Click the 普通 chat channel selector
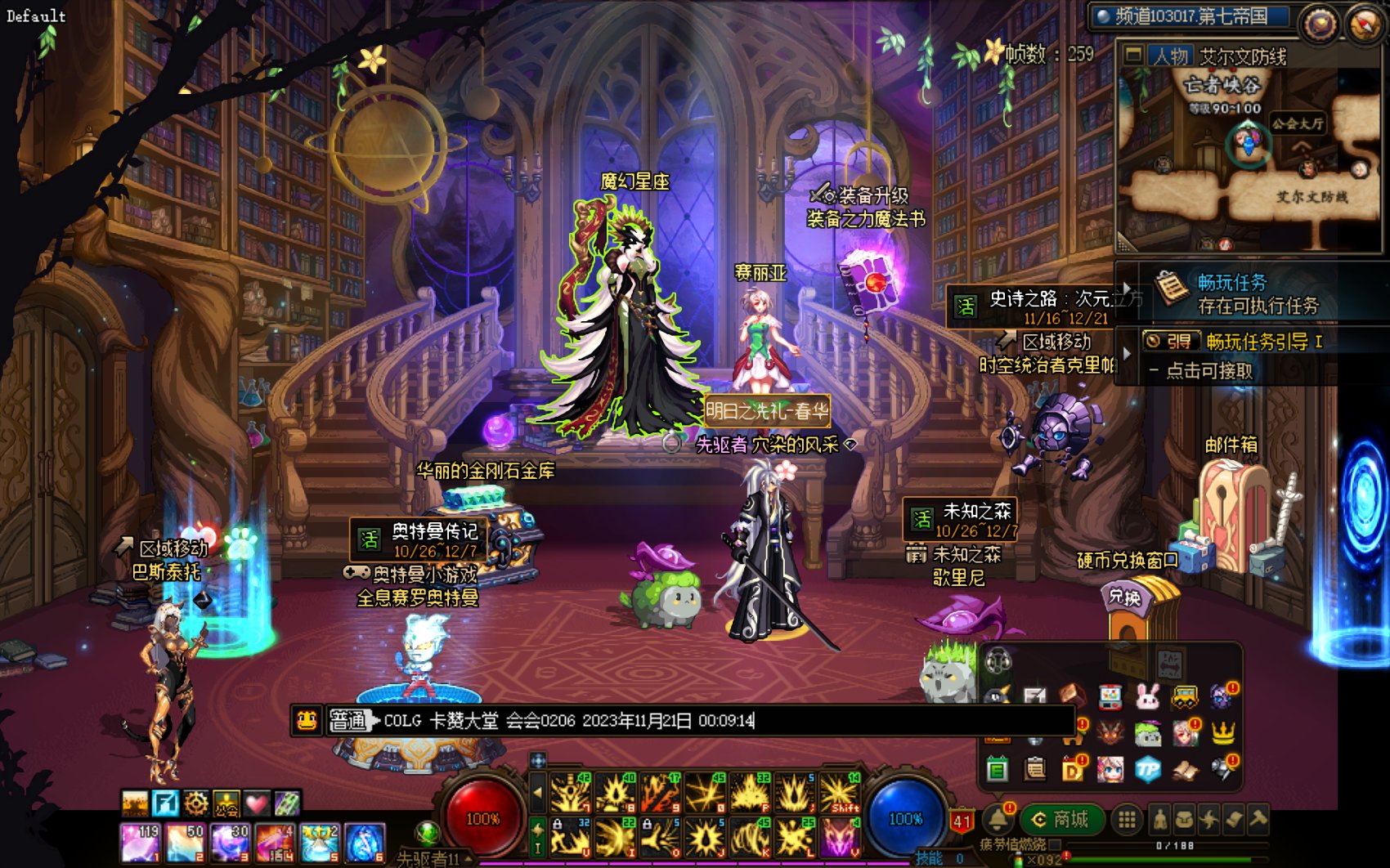The width and height of the screenshot is (1390, 868). pos(349,721)
